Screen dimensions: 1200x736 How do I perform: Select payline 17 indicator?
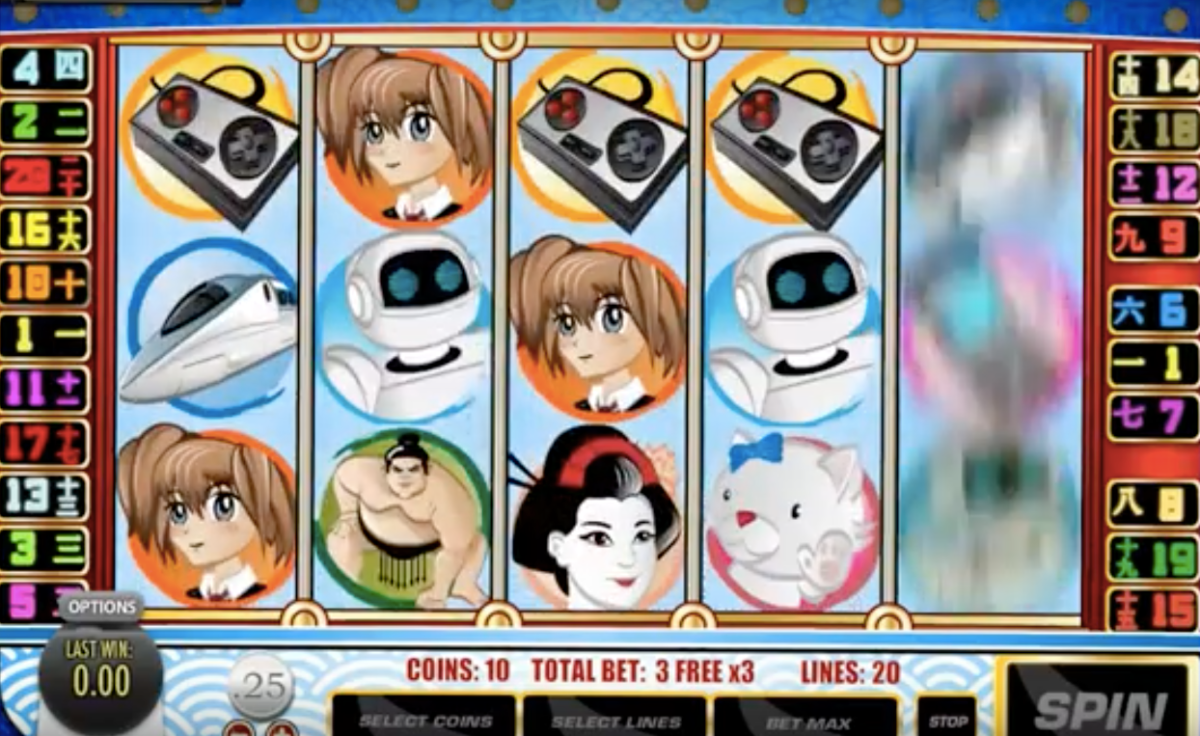click(x=46, y=443)
